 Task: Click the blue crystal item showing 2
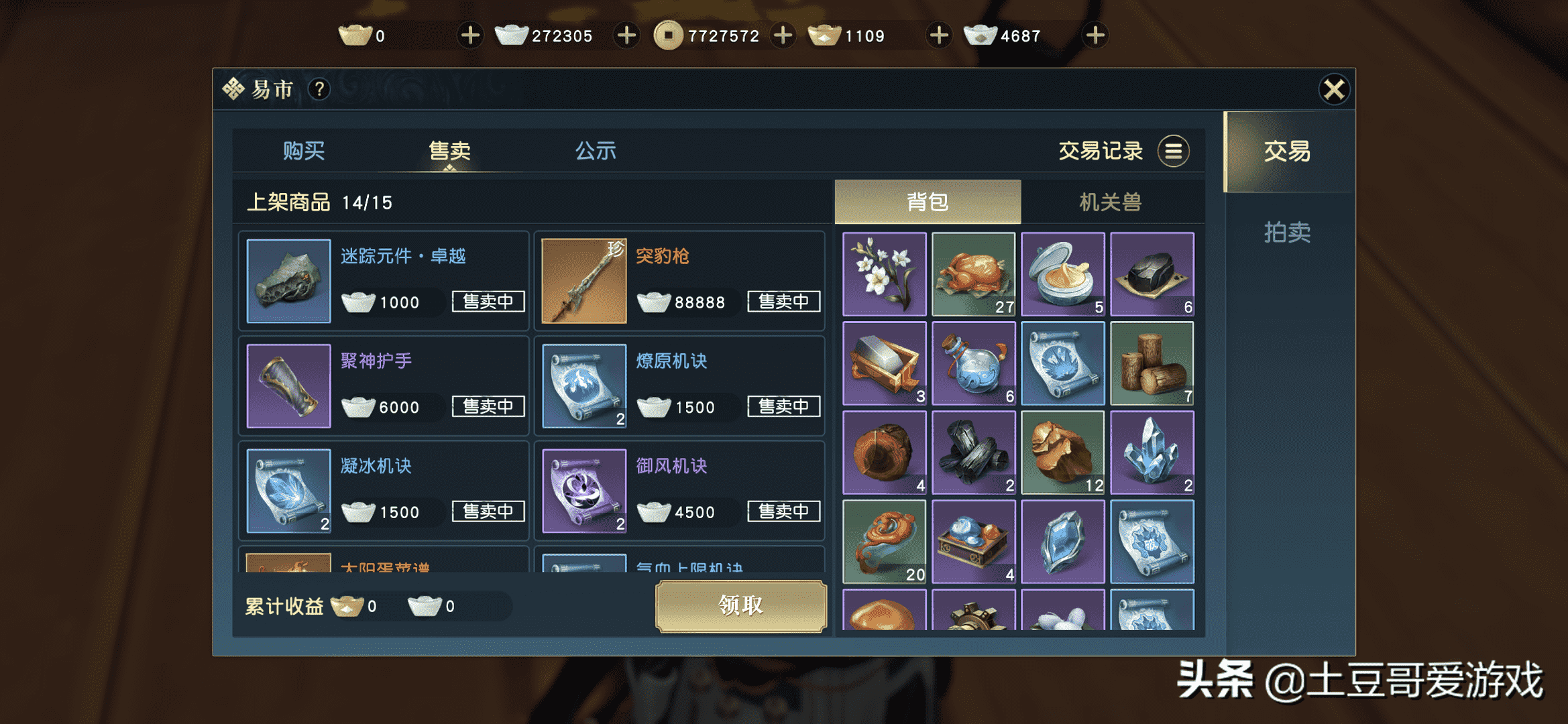pyautogui.click(x=1152, y=451)
